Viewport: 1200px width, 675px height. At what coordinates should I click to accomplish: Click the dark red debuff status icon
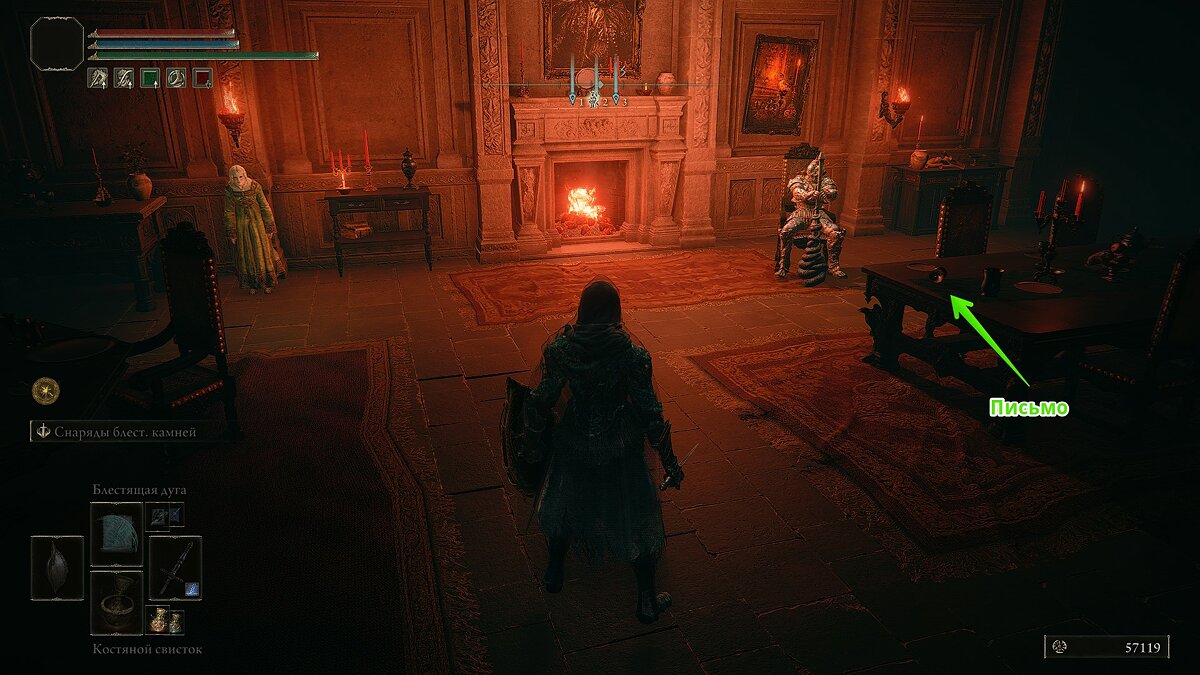202,77
